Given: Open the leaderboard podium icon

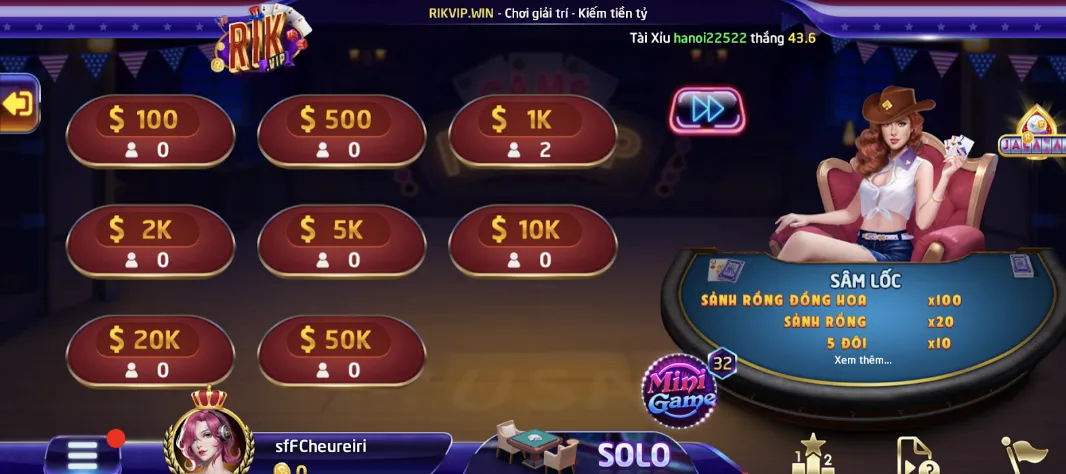Looking at the screenshot, I should click(812, 455).
